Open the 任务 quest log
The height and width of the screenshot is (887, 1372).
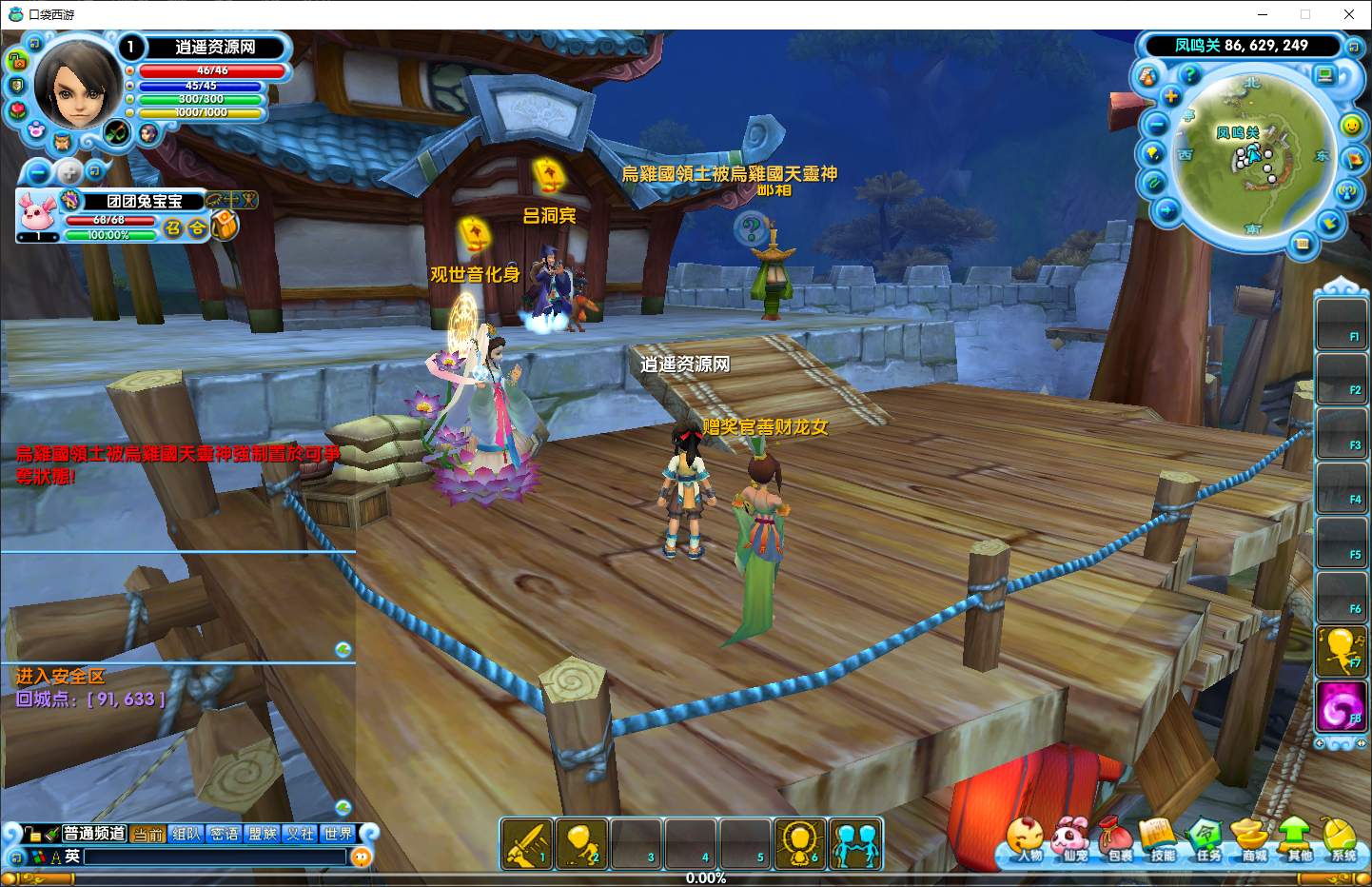[1206, 839]
